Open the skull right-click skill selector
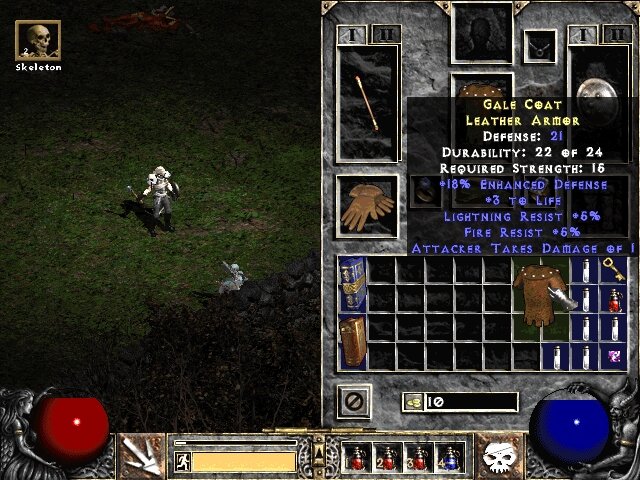640x480 pixels. (x=497, y=456)
